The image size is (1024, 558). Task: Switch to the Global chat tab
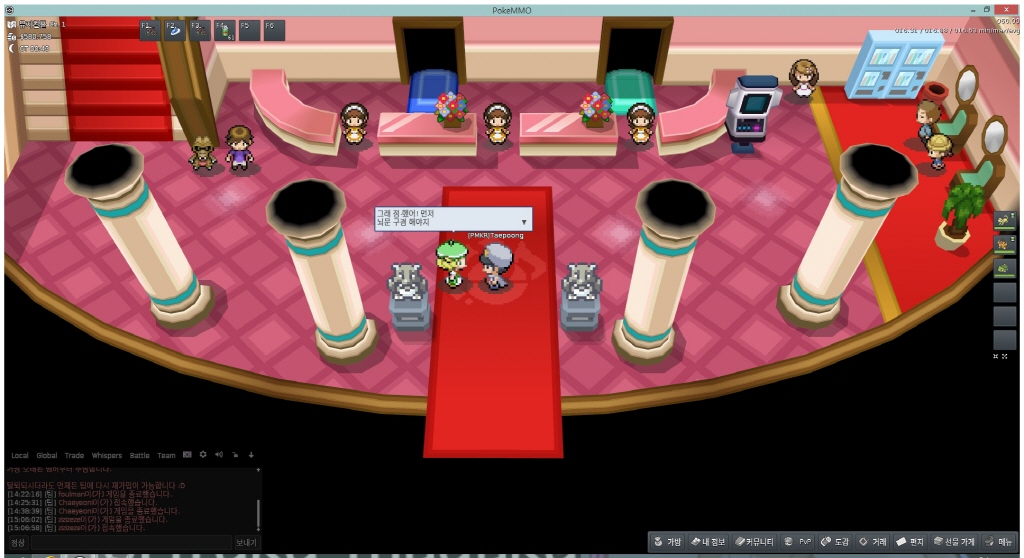tap(47, 455)
